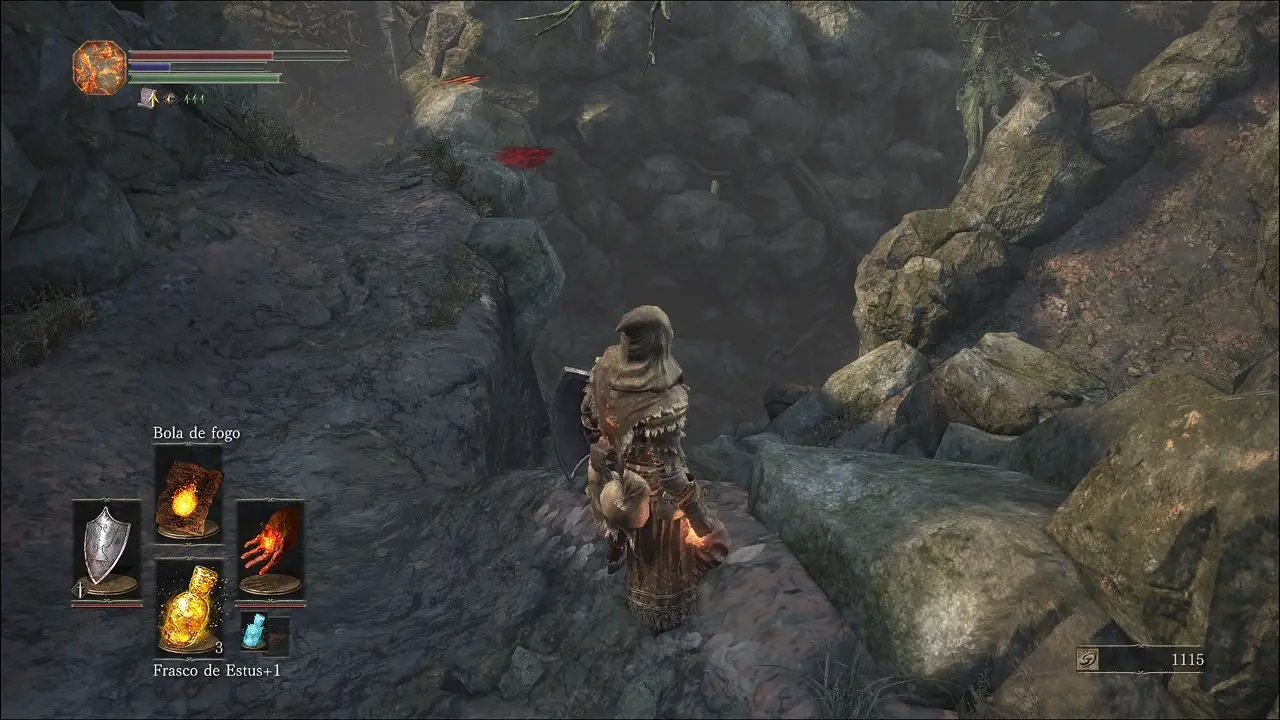Click the small blue ashen flask icon
Image resolution: width=1280 pixels, height=720 pixels.
coord(254,633)
